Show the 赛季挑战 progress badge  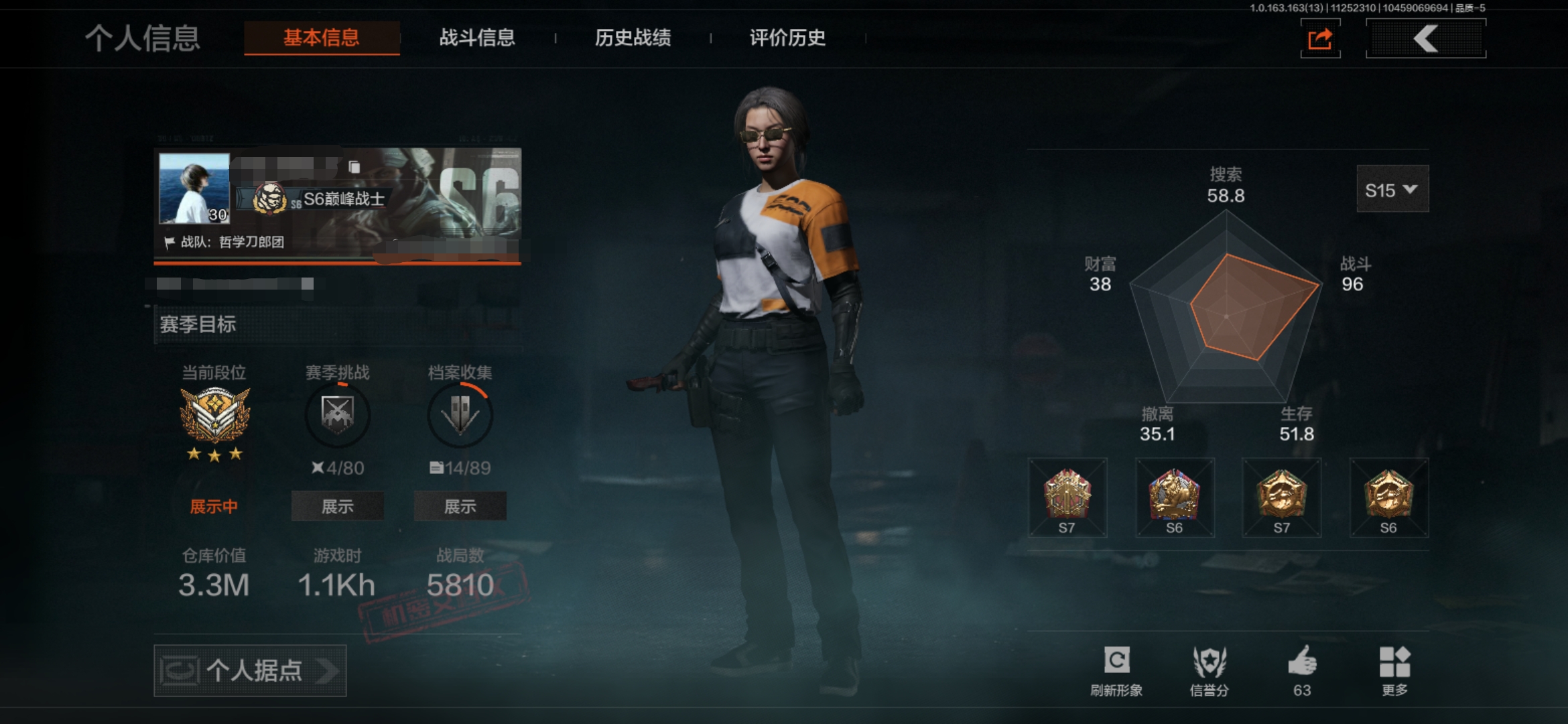[337, 506]
